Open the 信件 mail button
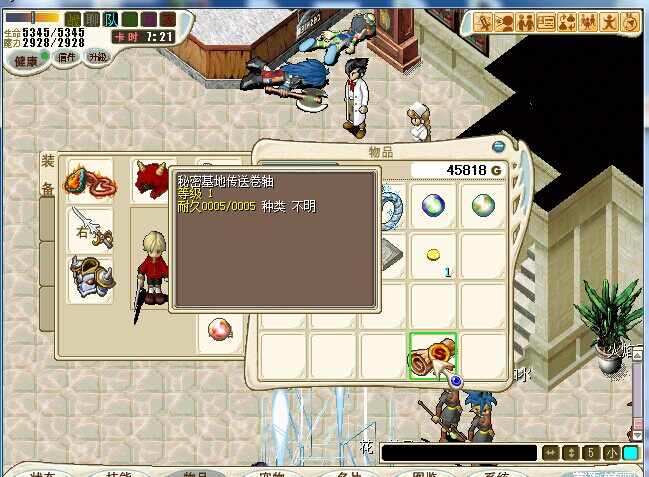 pyautogui.click(x=67, y=58)
